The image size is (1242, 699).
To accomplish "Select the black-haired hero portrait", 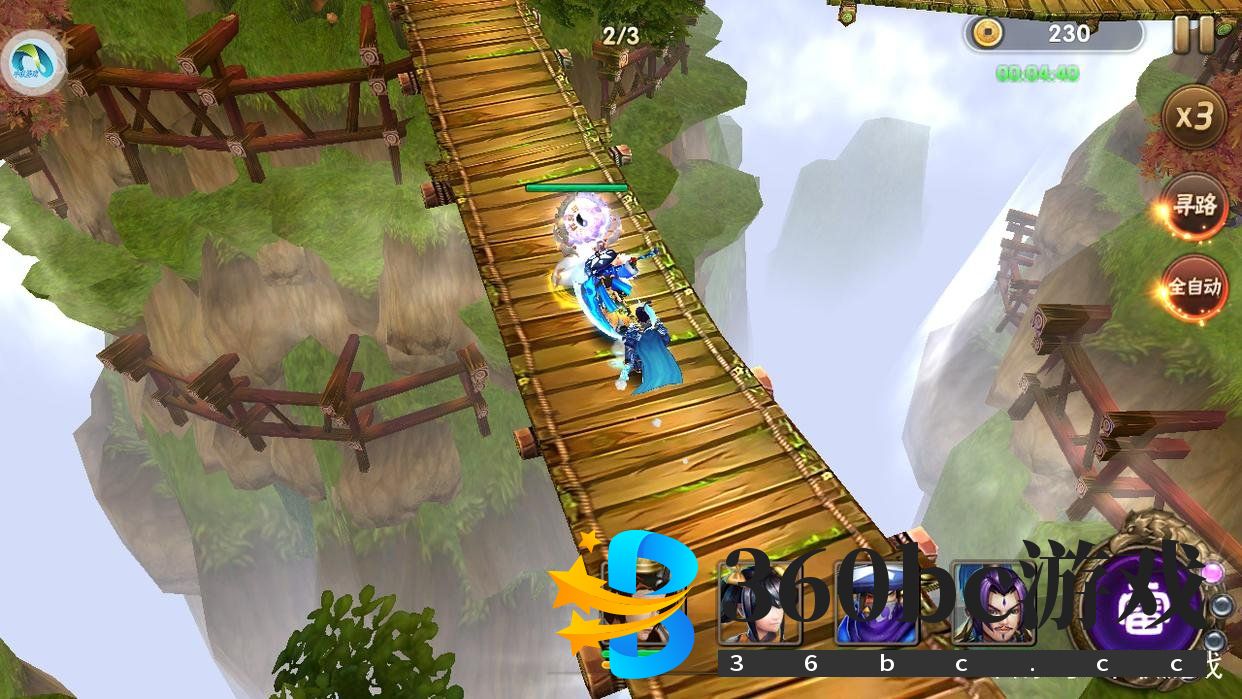I will (x=759, y=603).
